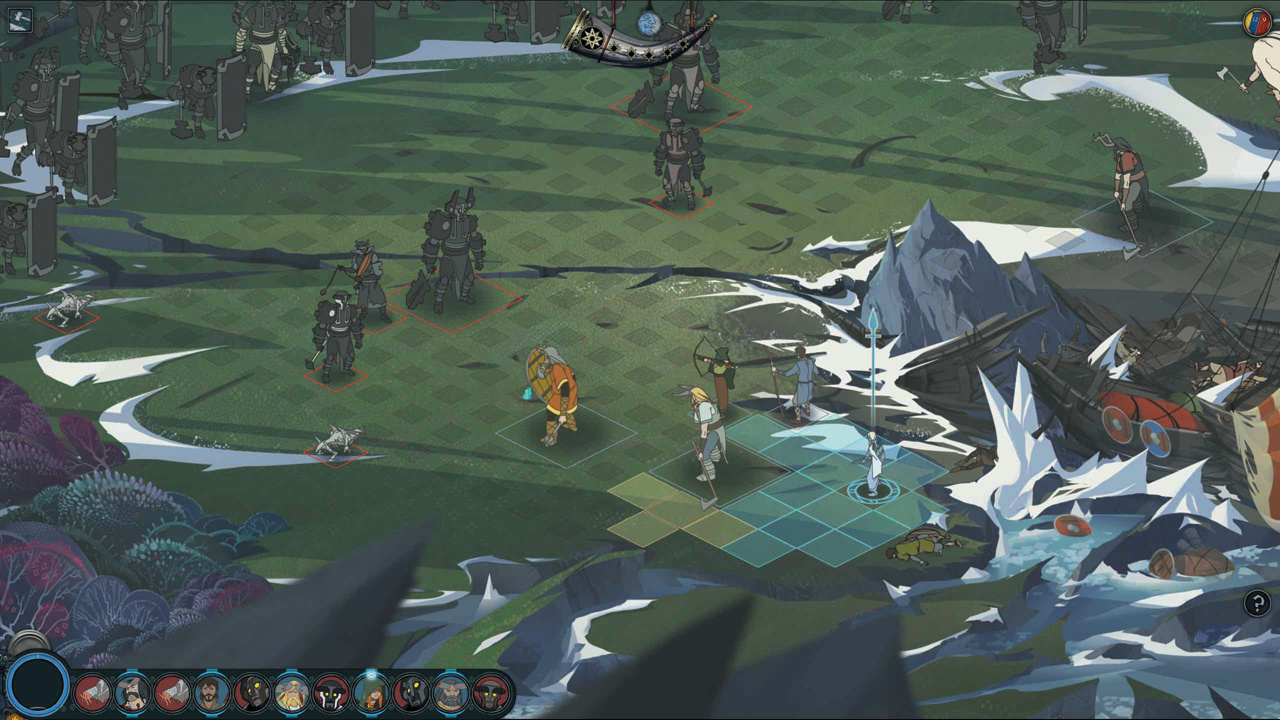This screenshot has width=1280, height=720.
Task: Select the black-mustached hat man portrait
Action: 132,692
